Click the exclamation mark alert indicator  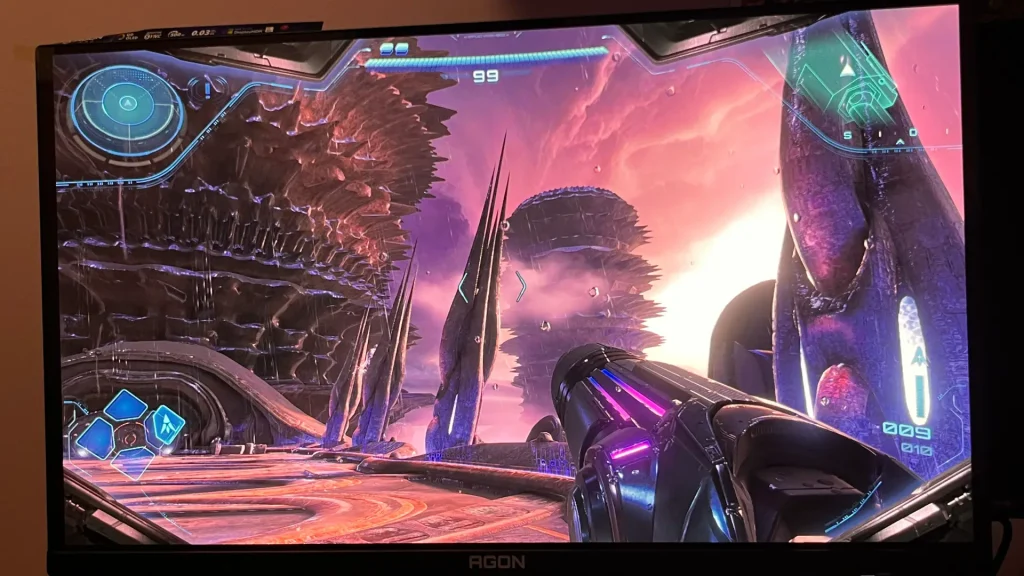coord(208,89)
